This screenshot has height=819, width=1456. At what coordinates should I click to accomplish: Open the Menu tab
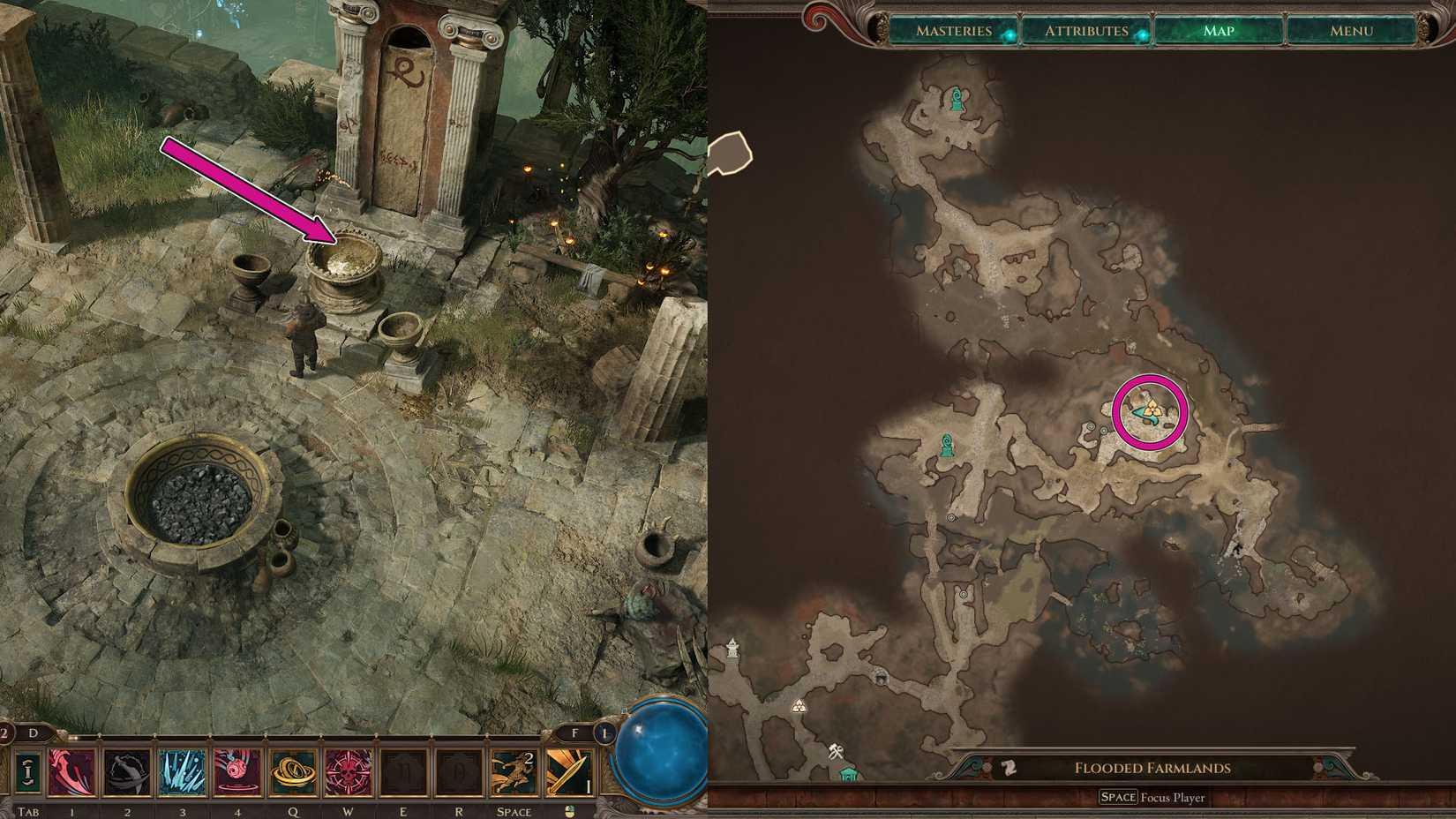[1351, 31]
